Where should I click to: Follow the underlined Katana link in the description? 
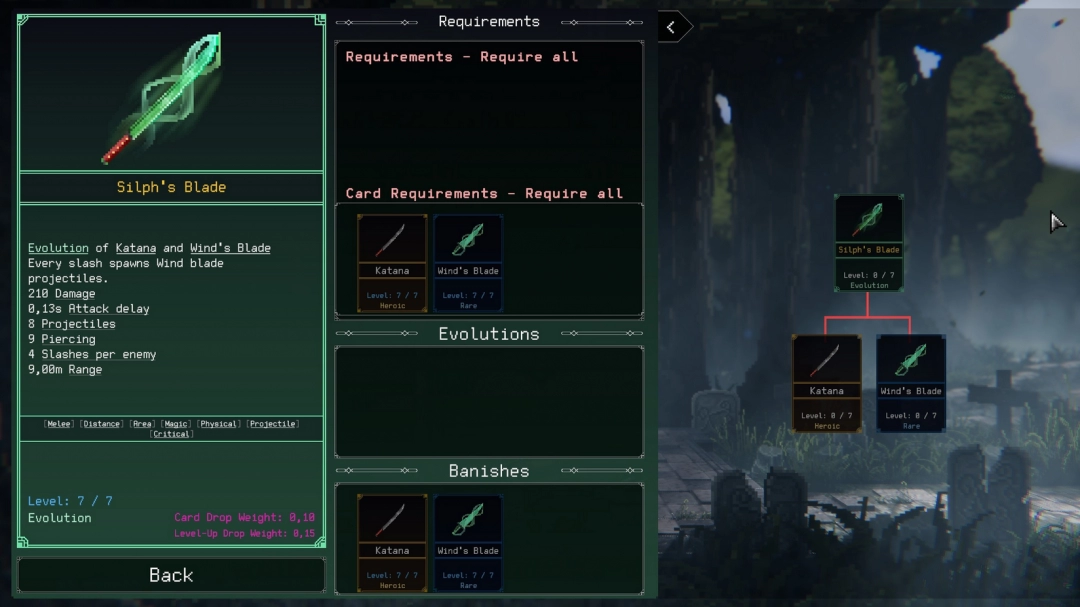135,248
